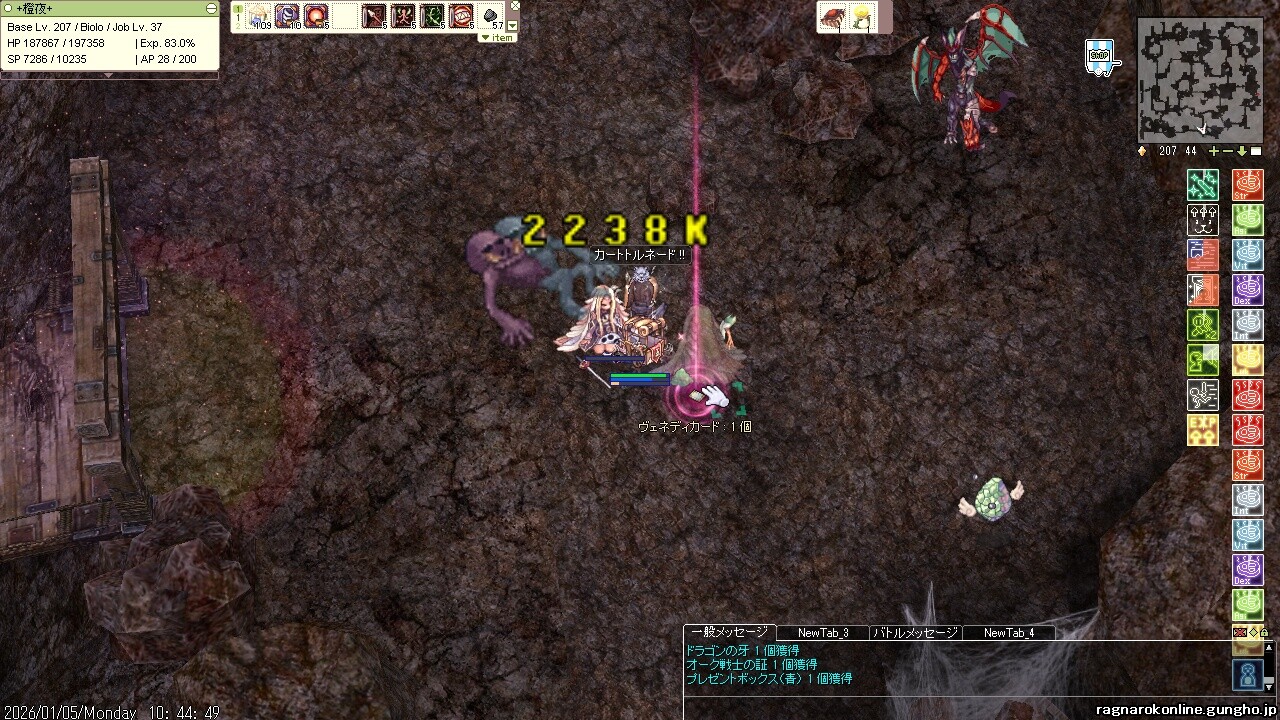The image size is (1280, 720).
Task: Zoom out the minimap with minus button
Action: [1228, 151]
